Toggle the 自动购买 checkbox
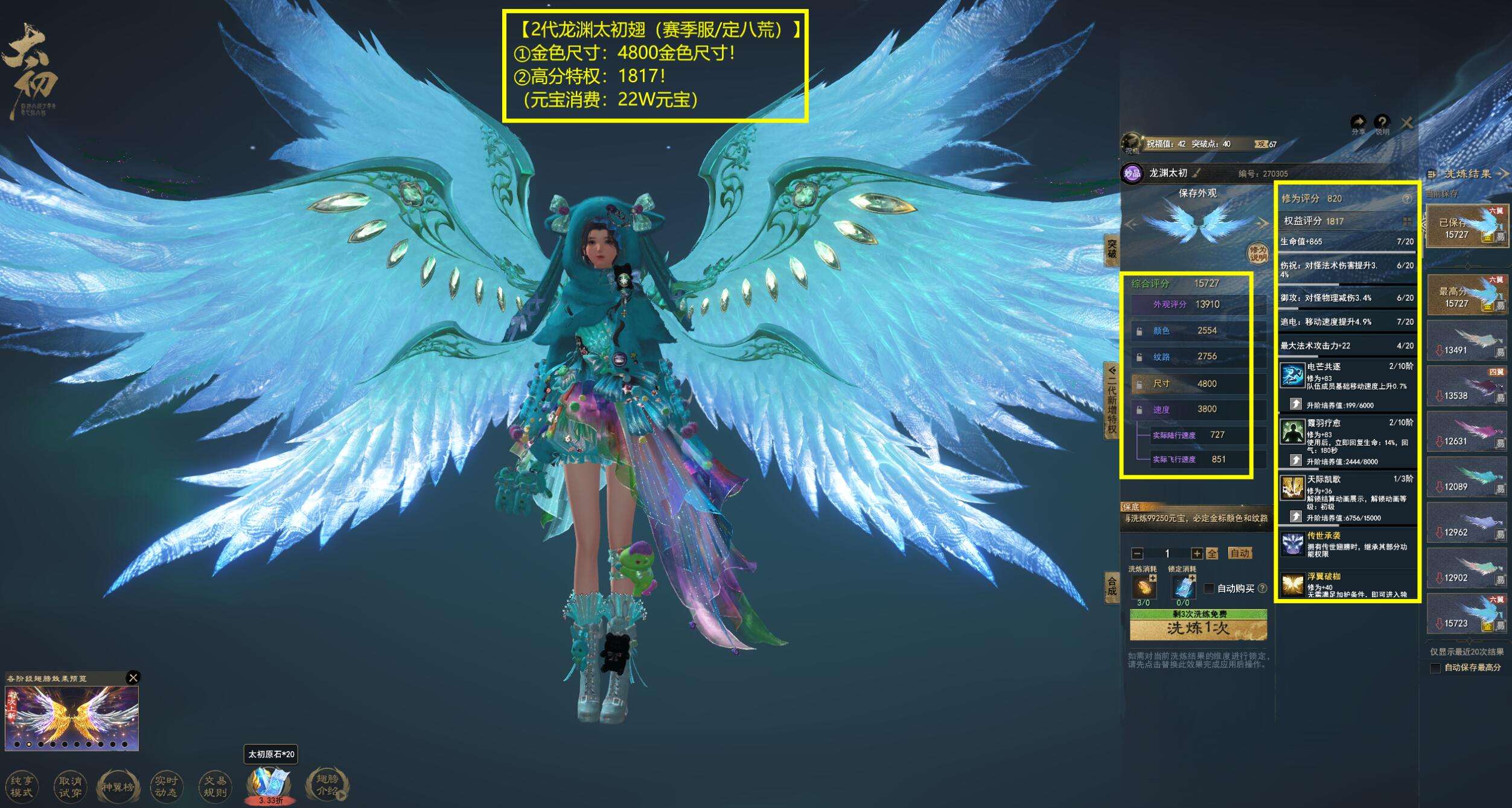Viewport: 1512px width, 808px height. (x=1209, y=588)
